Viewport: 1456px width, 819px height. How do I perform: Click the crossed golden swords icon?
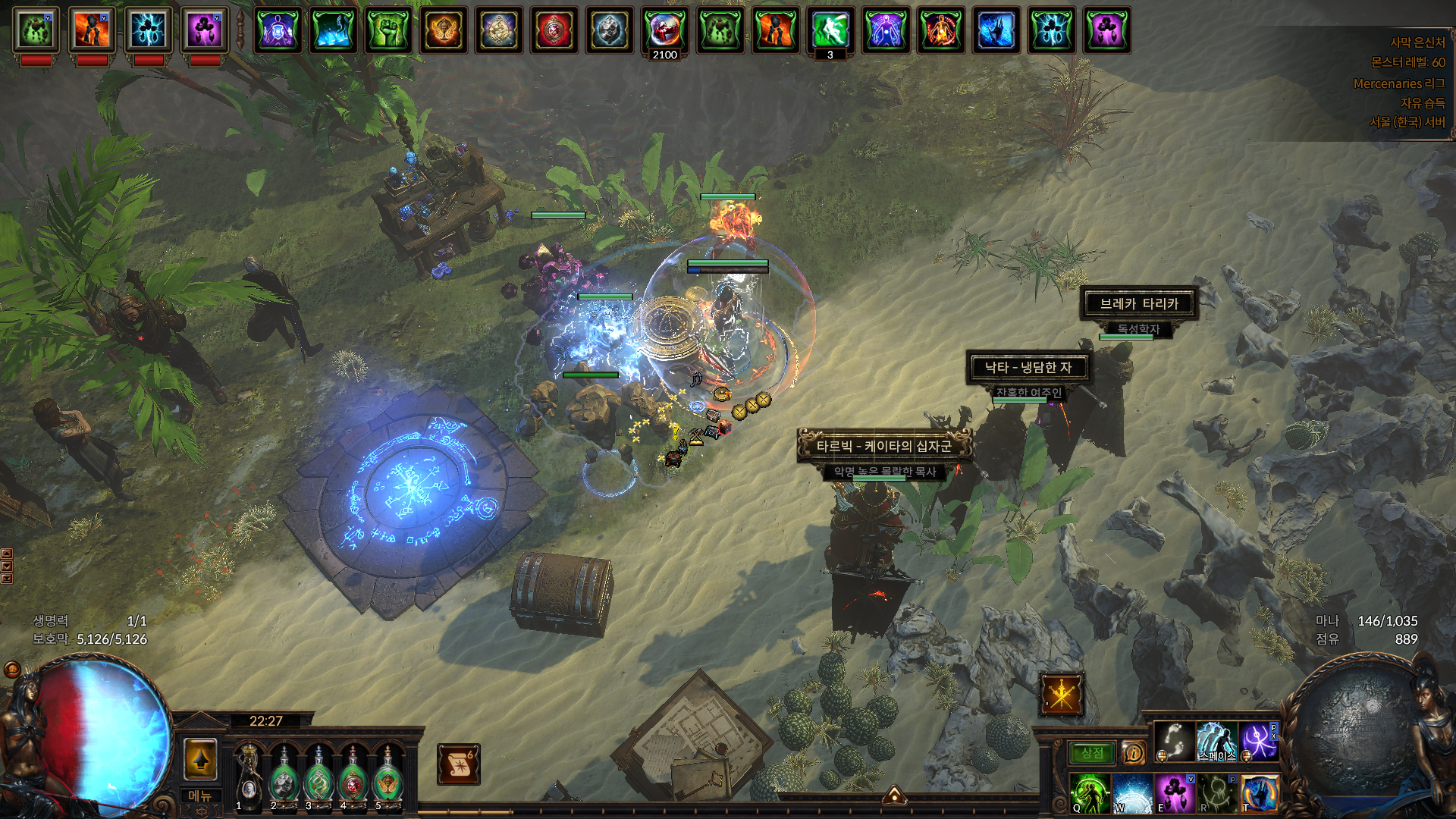[x=1061, y=694]
